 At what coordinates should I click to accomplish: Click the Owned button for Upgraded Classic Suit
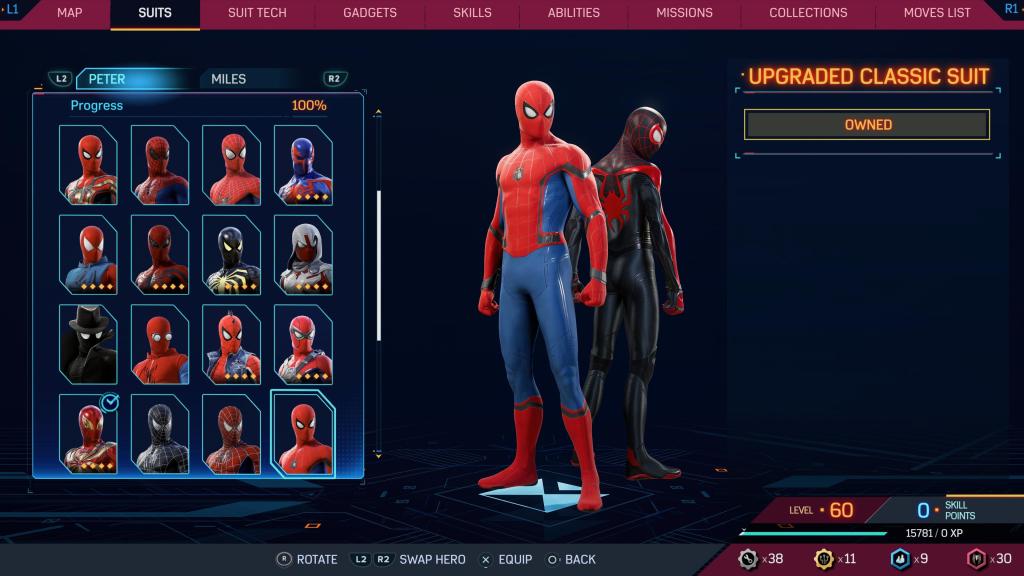[x=867, y=125]
